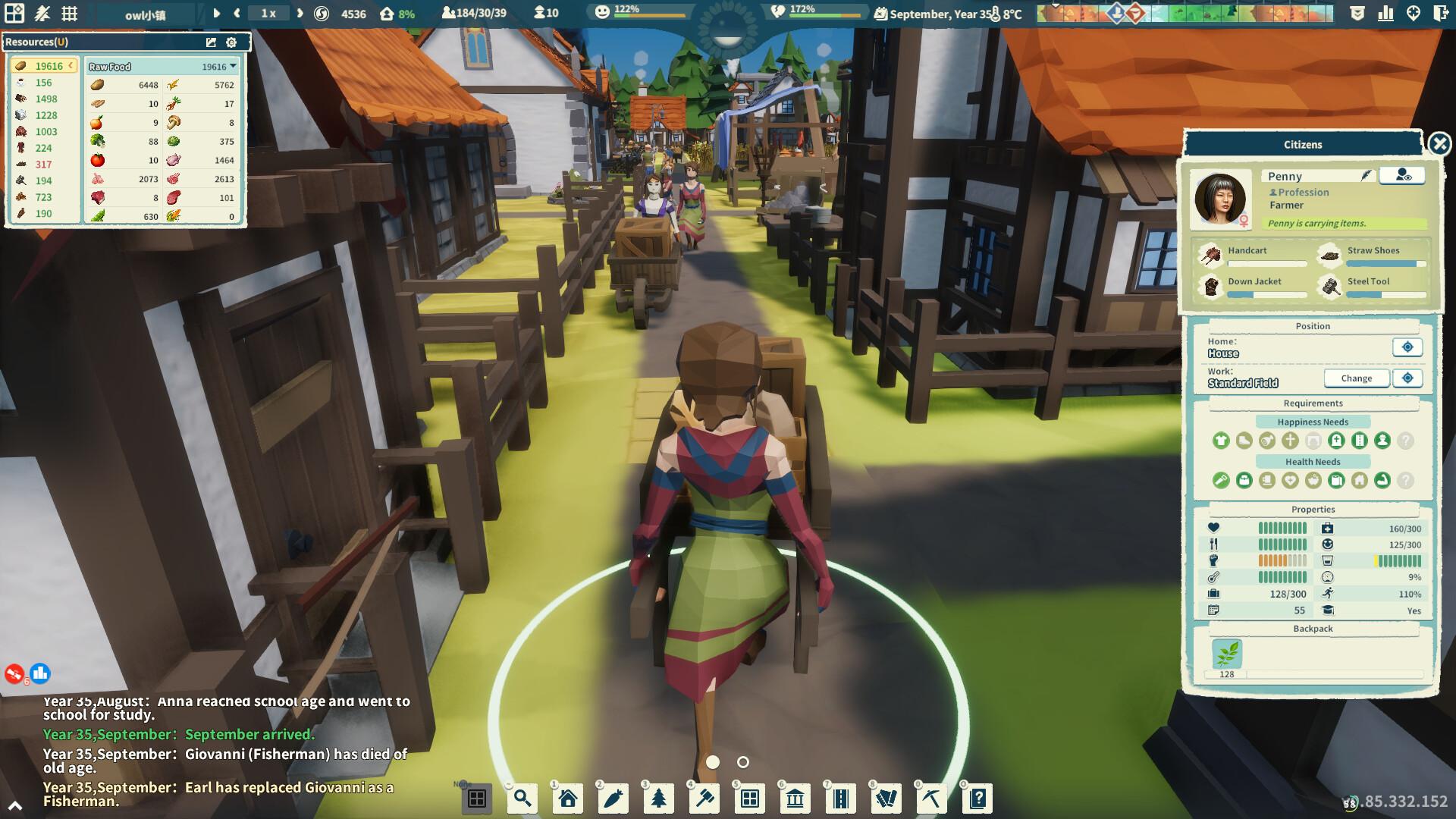Collapse the resources list with the left arrow
This screenshot has width=1456, height=819.
71,66
